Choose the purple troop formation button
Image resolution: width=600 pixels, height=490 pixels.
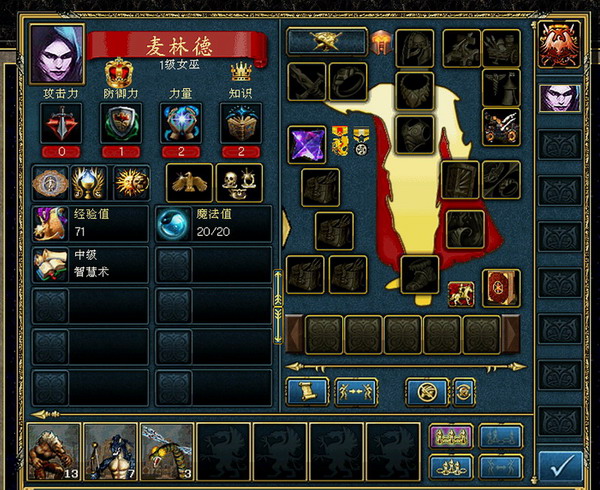tap(450, 437)
